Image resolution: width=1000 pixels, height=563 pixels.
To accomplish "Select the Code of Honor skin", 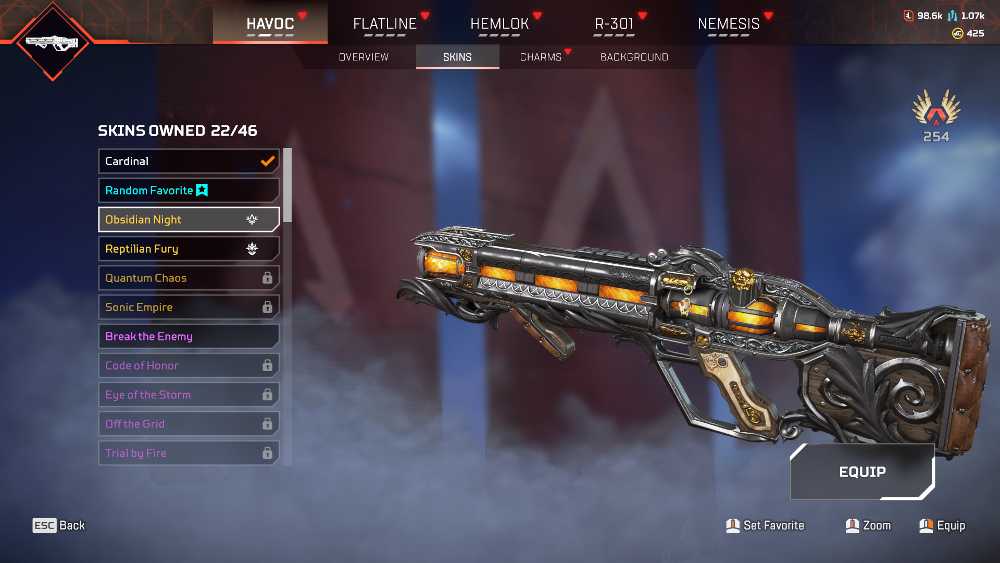I will (x=189, y=366).
